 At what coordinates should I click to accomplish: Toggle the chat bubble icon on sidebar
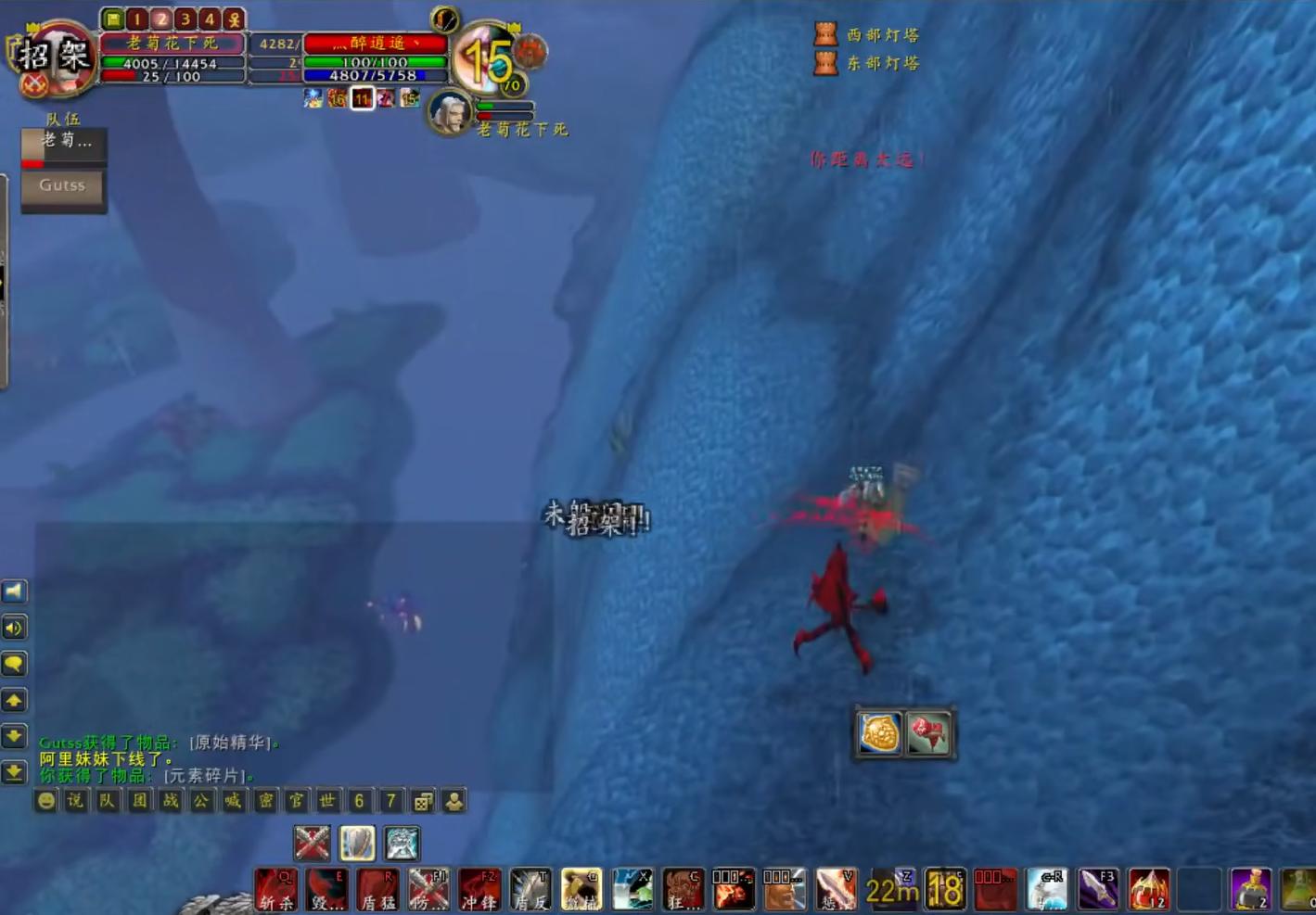[x=13, y=664]
